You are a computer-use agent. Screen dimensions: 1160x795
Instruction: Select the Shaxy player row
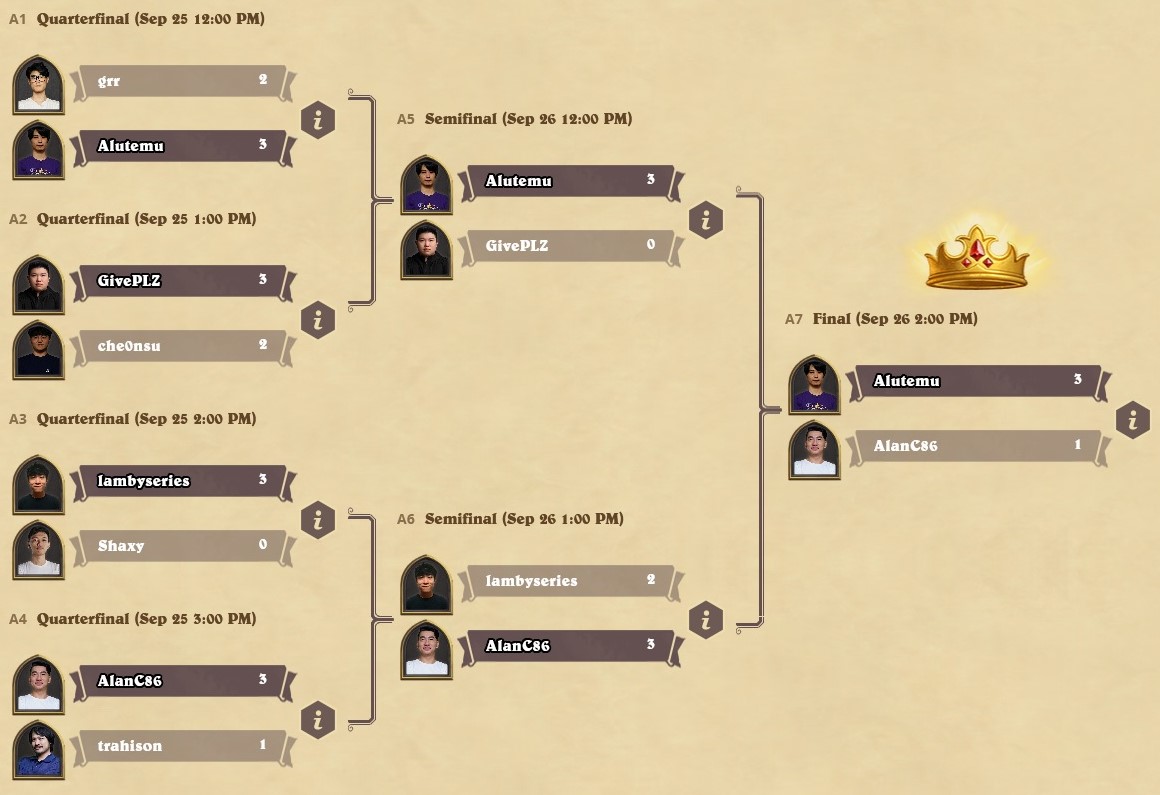click(x=180, y=546)
